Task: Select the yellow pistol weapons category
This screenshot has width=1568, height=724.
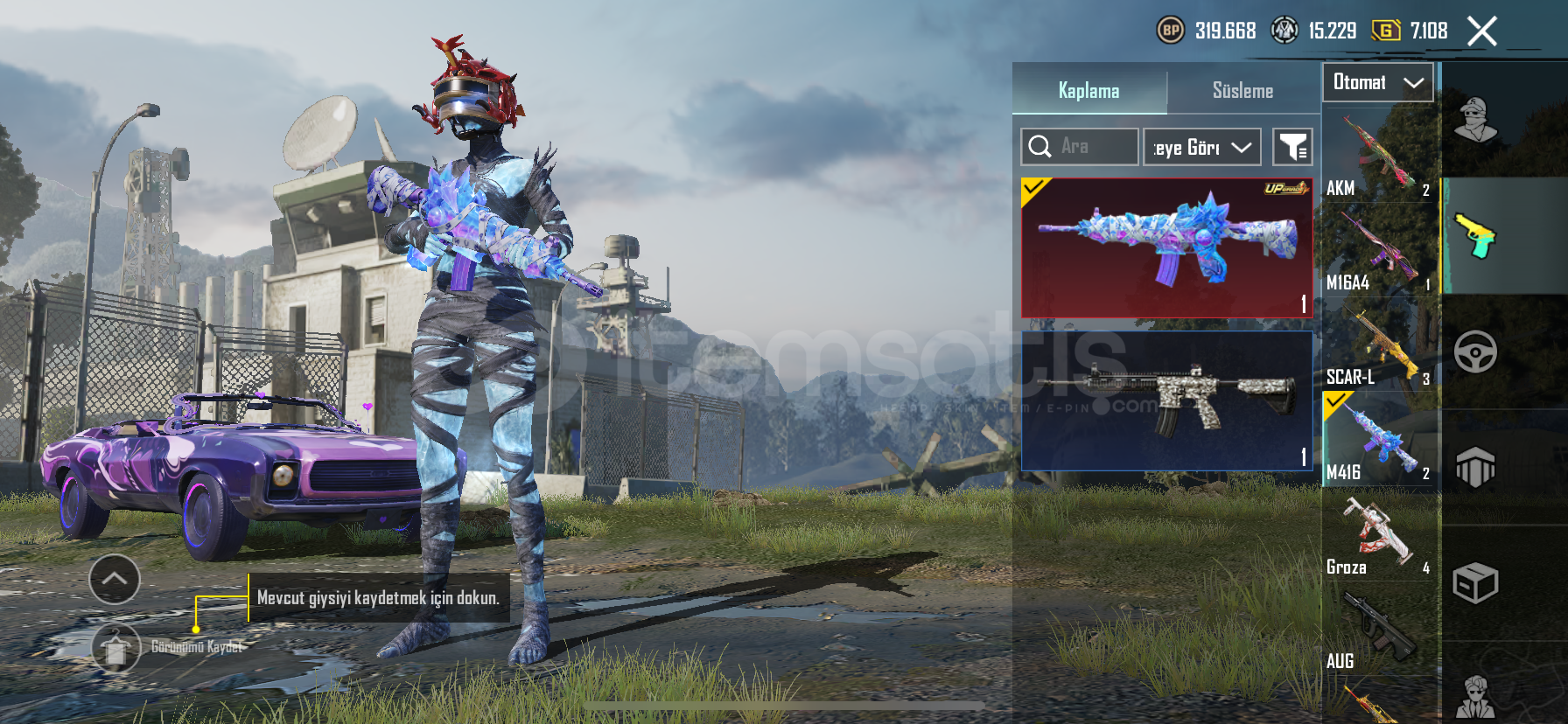Action: (x=1475, y=235)
